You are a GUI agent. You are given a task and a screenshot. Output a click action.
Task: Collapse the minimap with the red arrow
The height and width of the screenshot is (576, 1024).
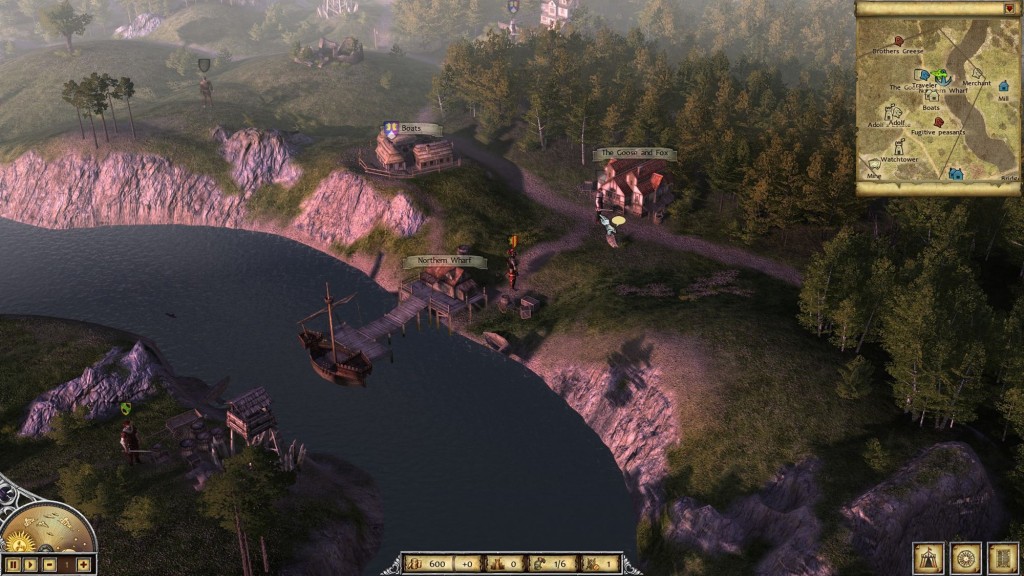click(x=1008, y=8)
